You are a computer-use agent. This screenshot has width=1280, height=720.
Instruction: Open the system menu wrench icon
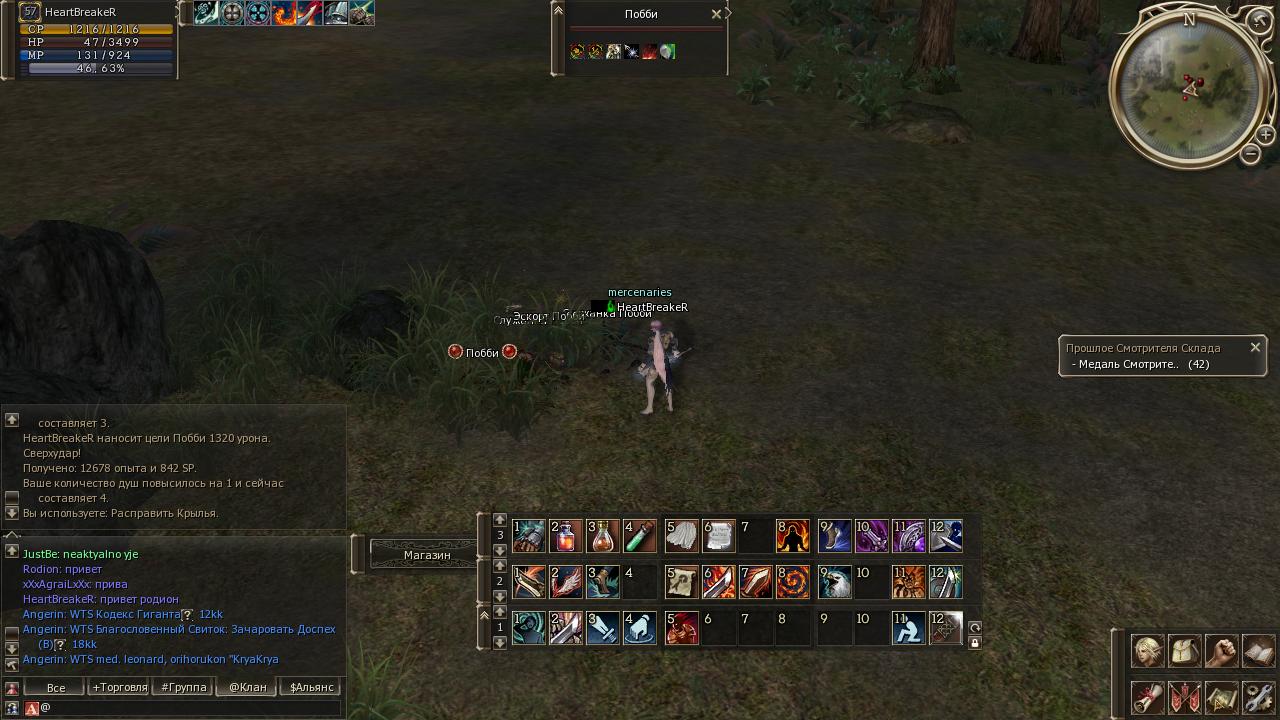[1258, 696]
